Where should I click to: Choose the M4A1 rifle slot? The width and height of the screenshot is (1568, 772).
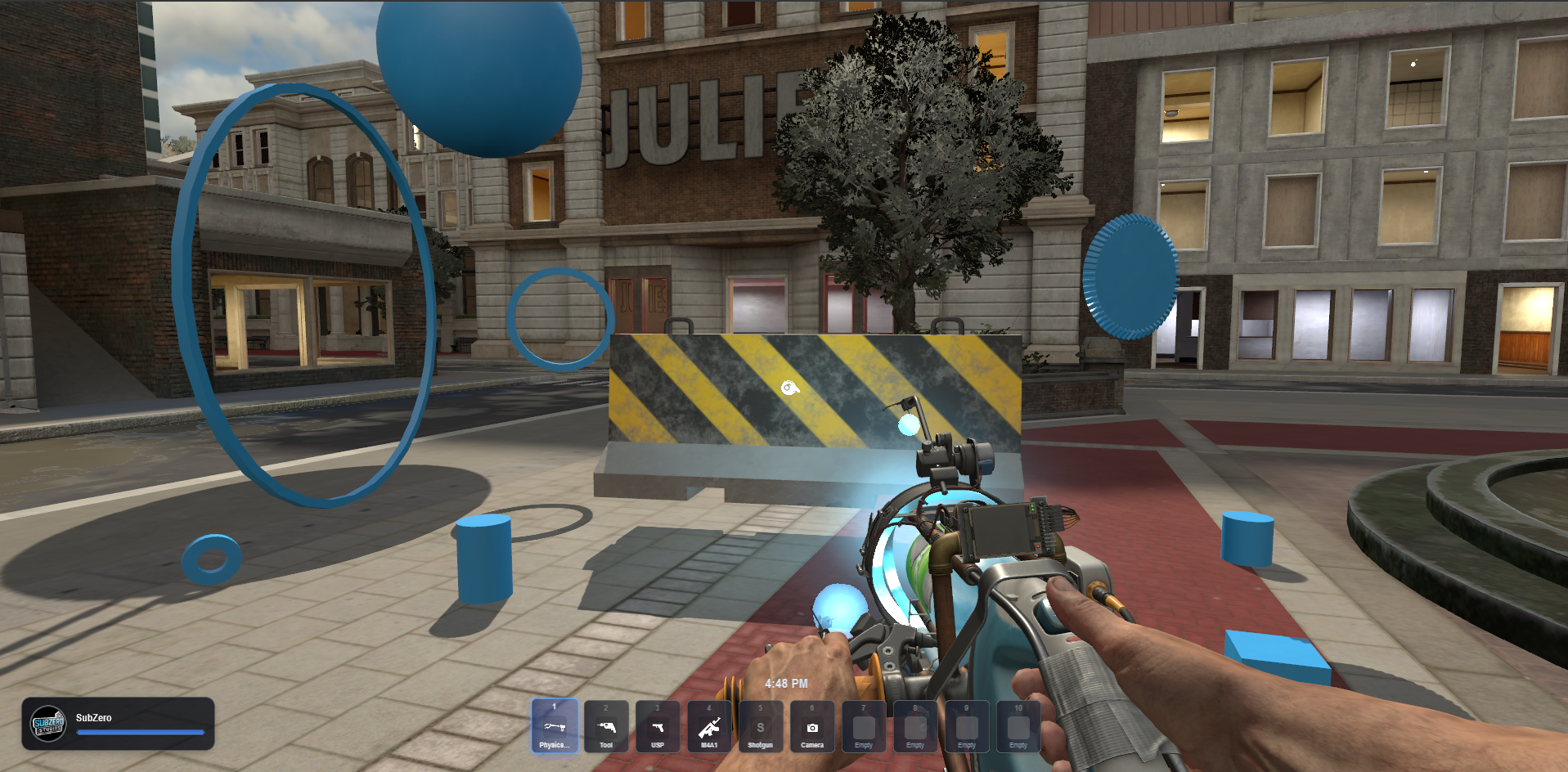[709, 726]
